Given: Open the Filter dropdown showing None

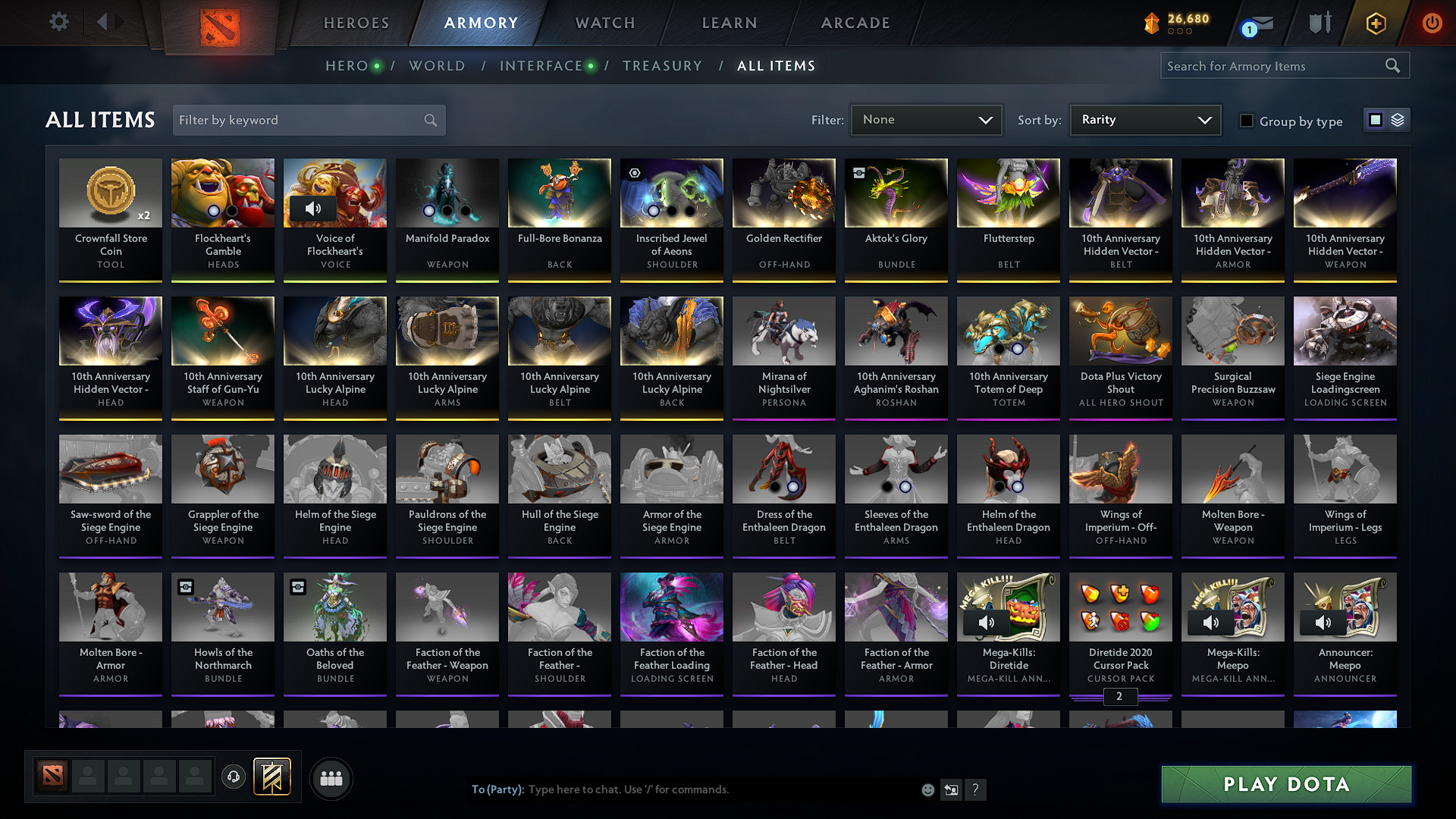Looking at the screenshot, I should coord(925,119).
